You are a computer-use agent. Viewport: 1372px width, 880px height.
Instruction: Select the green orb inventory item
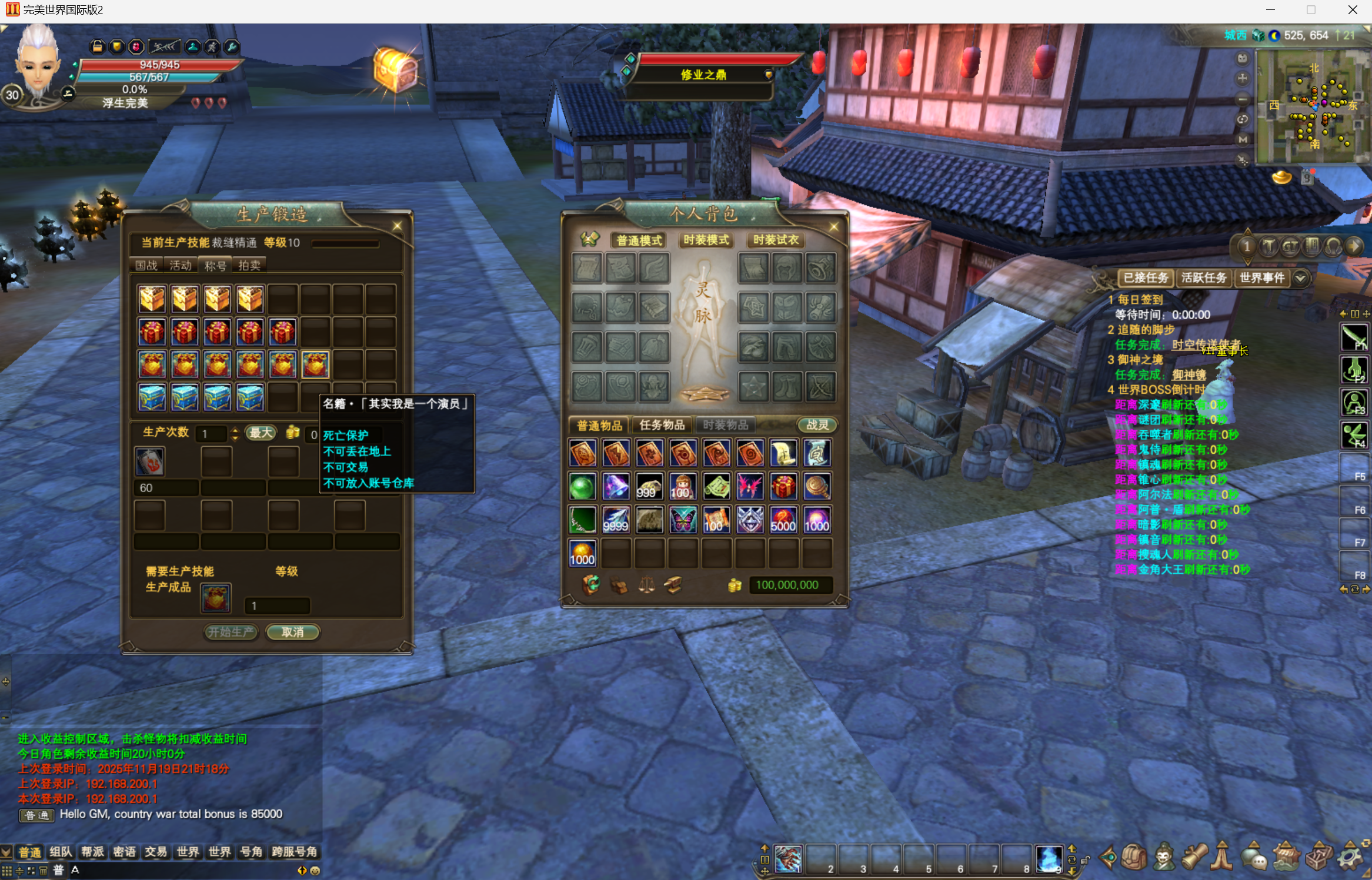coord(582,487)
